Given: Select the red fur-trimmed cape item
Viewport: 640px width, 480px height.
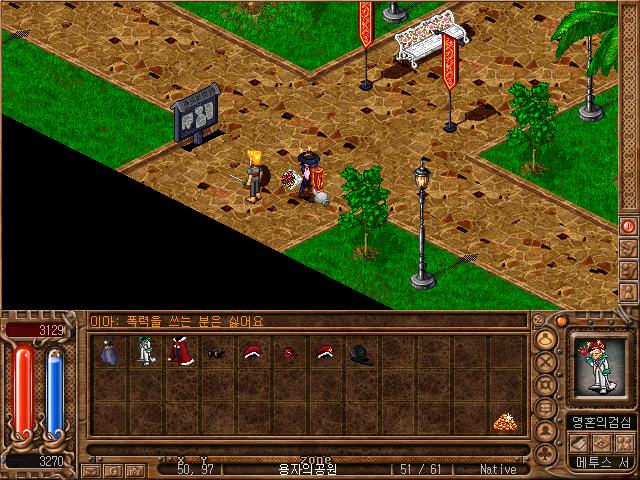Looking at the screenshot, I should (x=180, y=352).
